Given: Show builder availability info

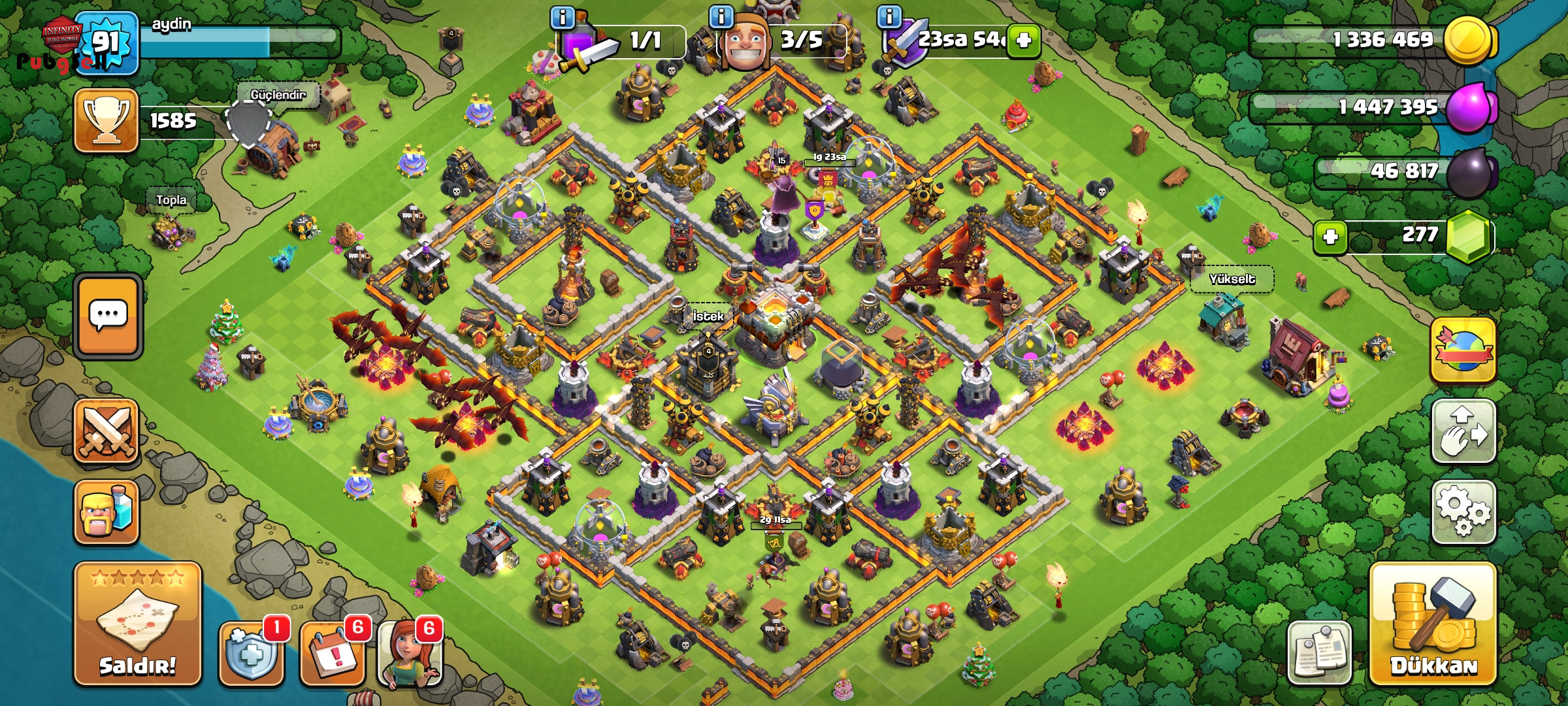Looking at the screenshot, I should tap(721, 17).
